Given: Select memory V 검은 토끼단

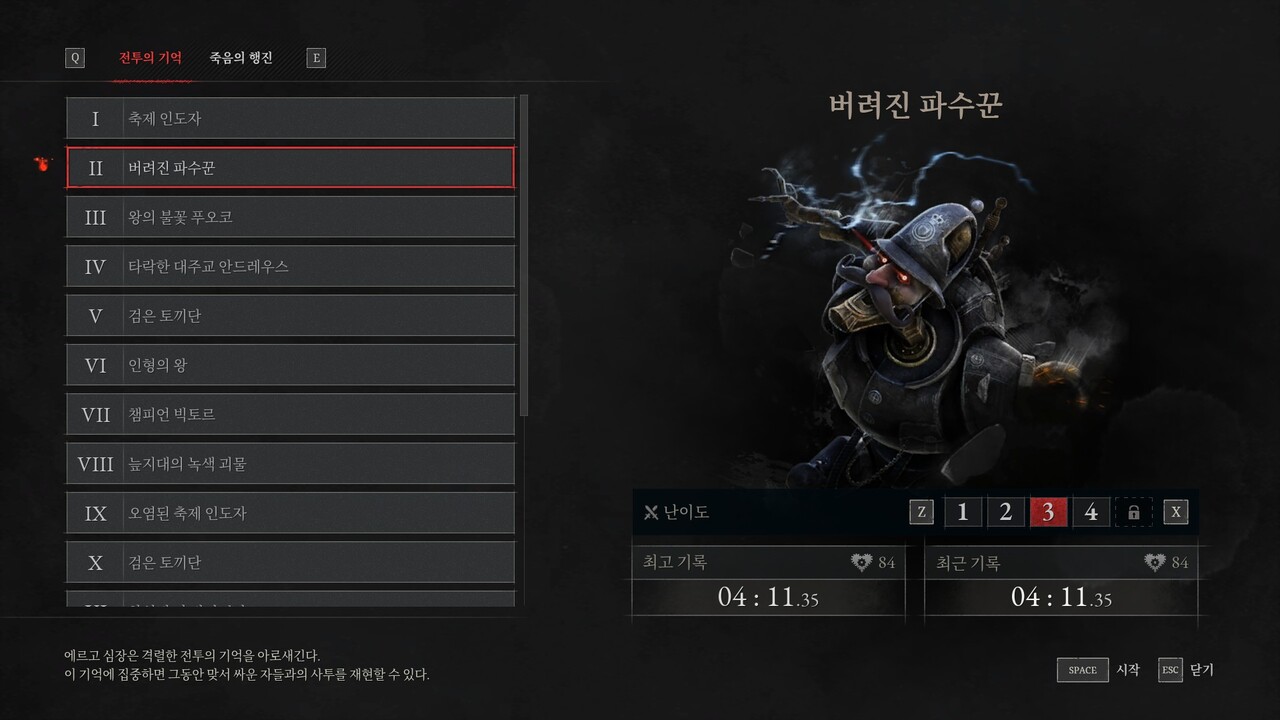Looking at the screenshot, I should (x=290, y=315).
